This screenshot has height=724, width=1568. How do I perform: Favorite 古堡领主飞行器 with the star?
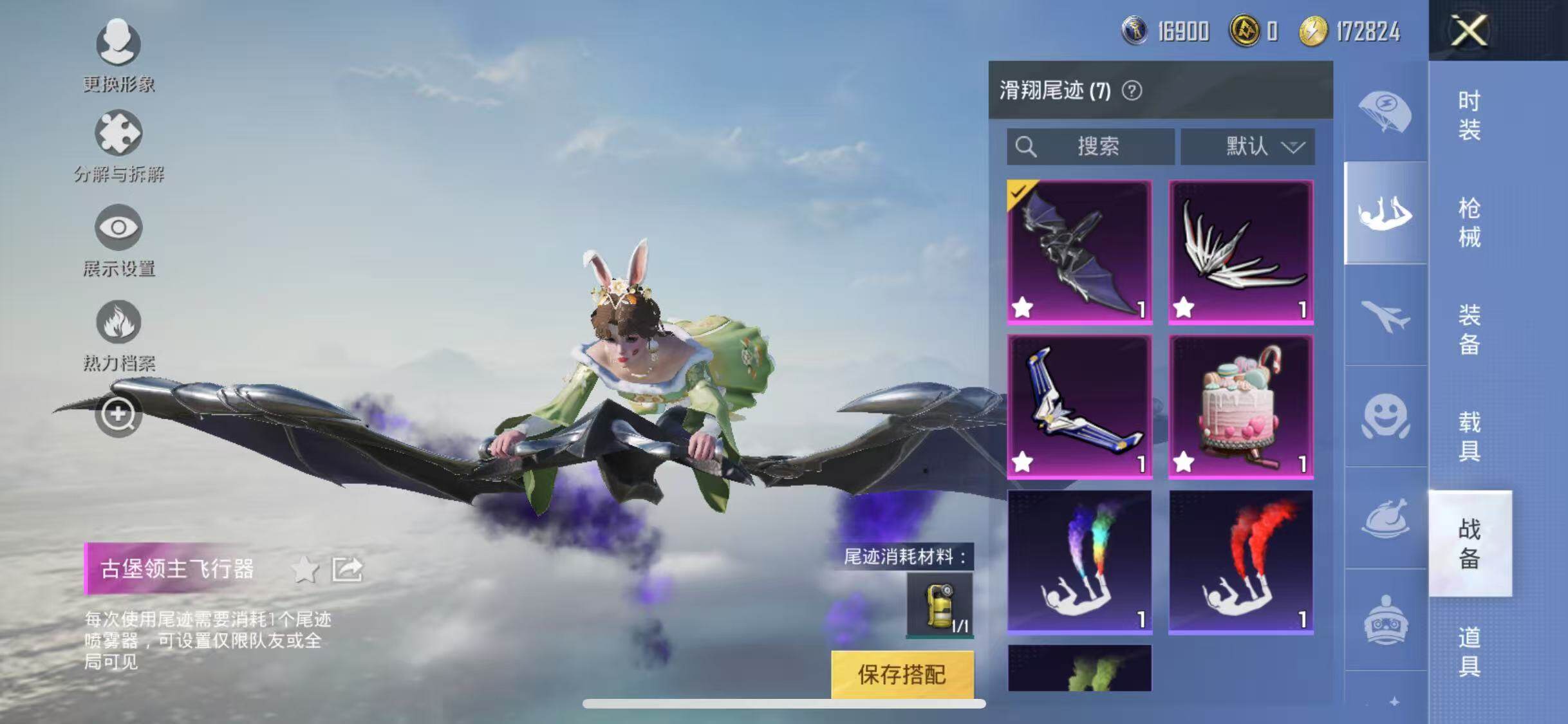click(304, 570)
